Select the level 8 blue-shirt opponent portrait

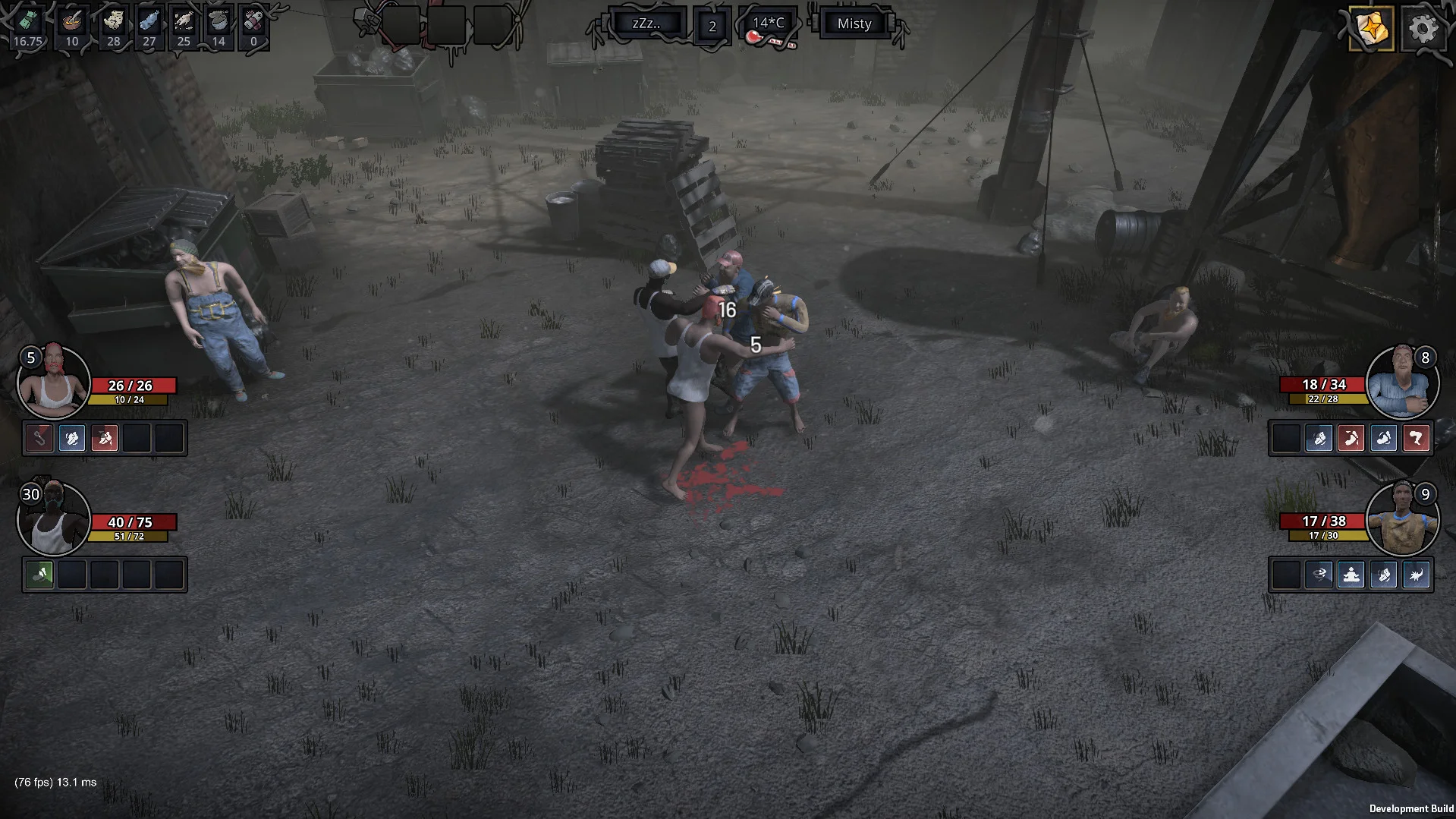tap(1401, 382)
